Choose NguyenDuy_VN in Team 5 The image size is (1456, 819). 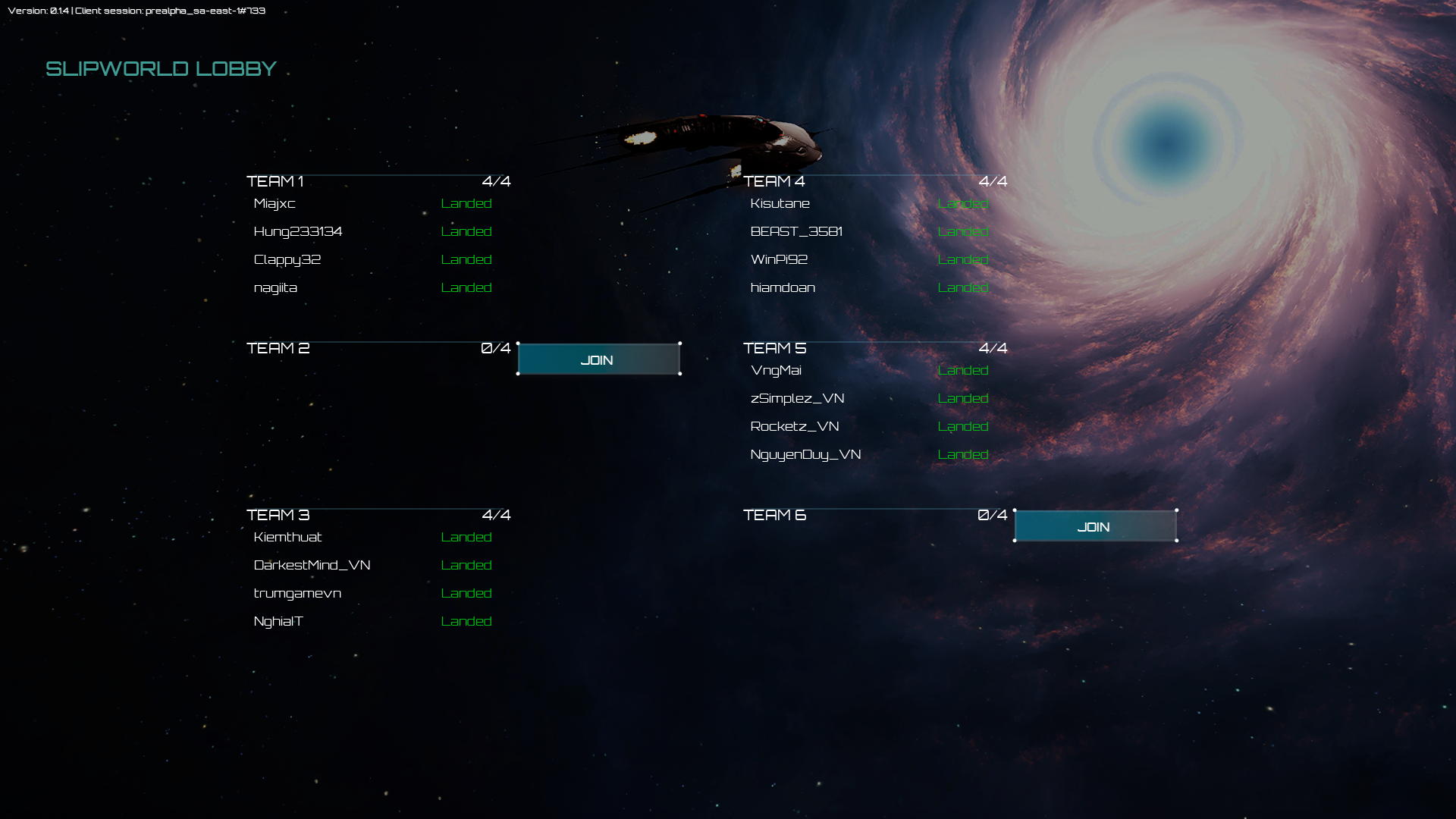[x=805, y=454]
